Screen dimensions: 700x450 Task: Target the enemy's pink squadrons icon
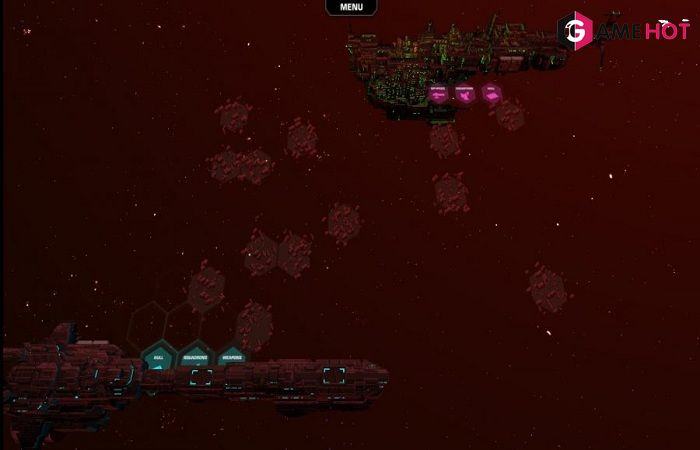click(x=465, y=93)
